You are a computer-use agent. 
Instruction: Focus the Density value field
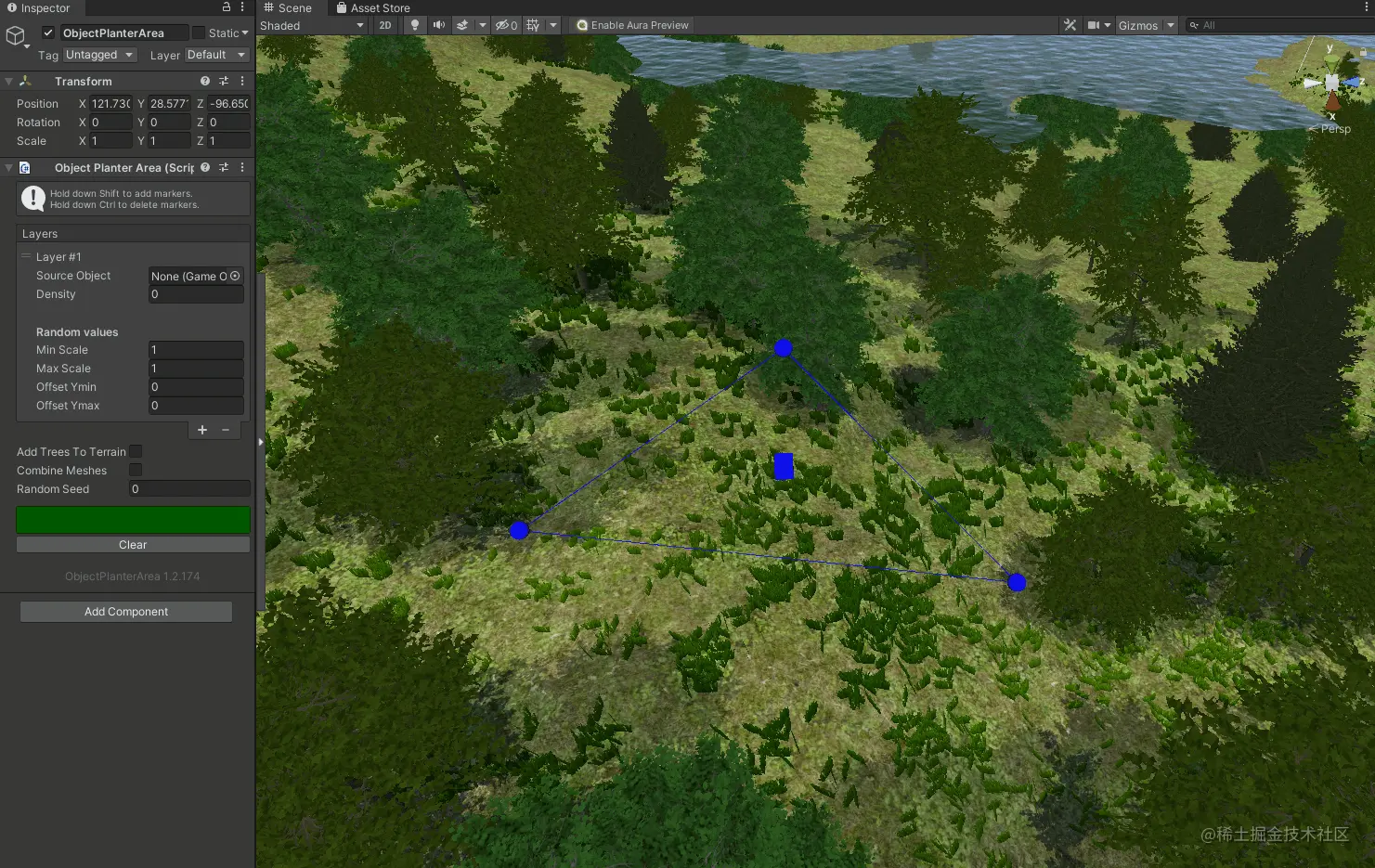point(196,294)
